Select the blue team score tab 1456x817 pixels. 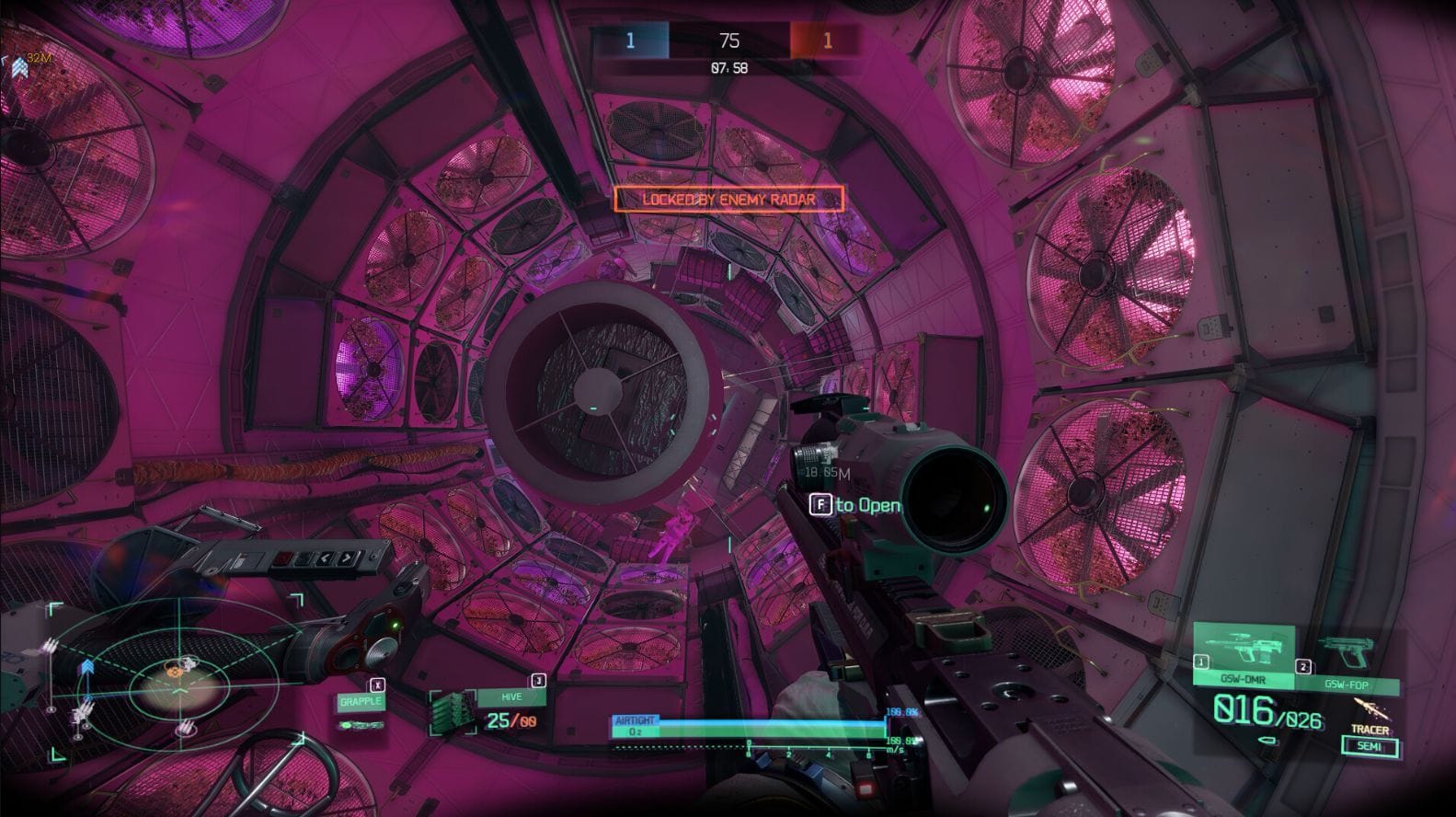(631, 40)
